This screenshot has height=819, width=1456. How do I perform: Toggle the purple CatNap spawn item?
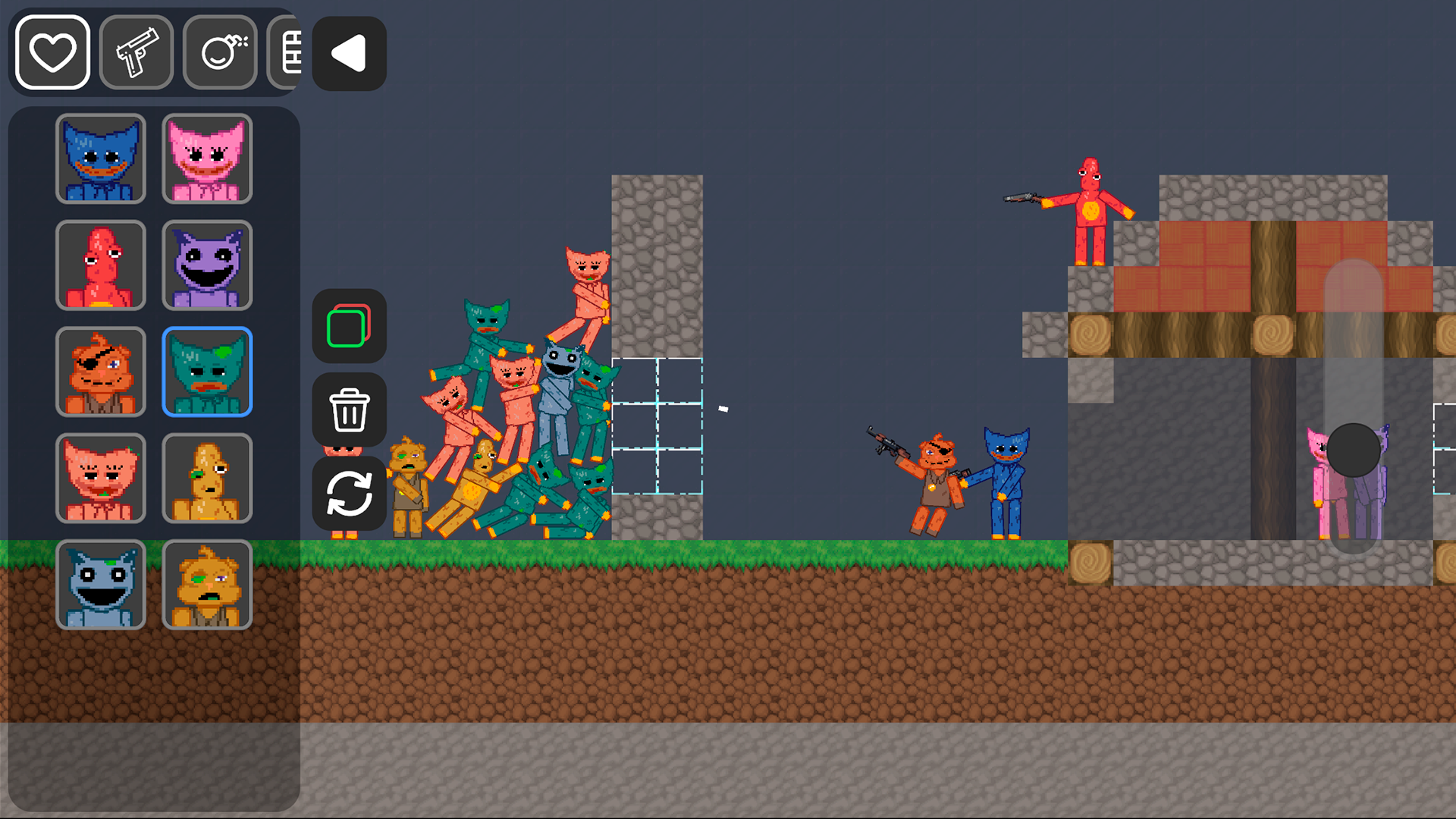click(207, 265)
